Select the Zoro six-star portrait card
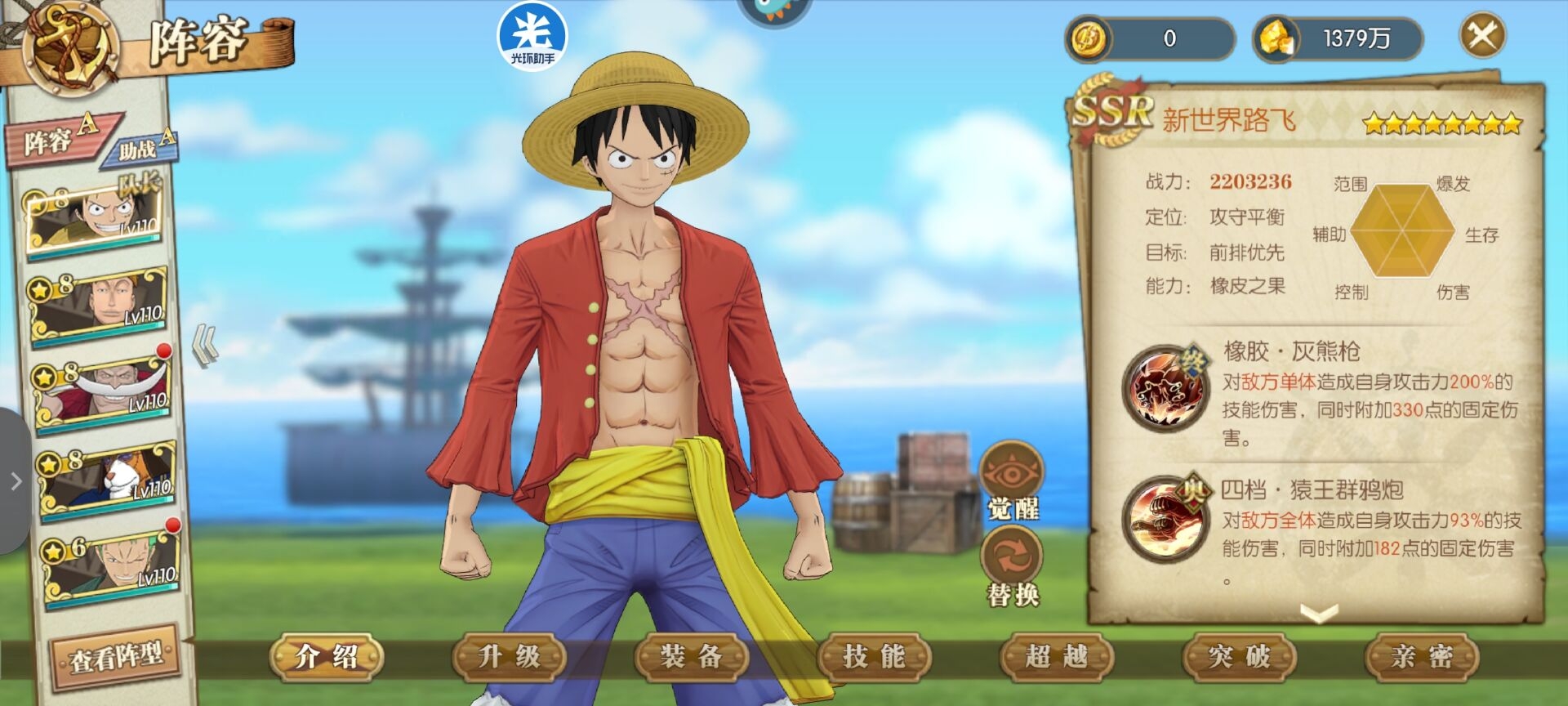Viewport: 1568px width, 706px height. [110, 565]
